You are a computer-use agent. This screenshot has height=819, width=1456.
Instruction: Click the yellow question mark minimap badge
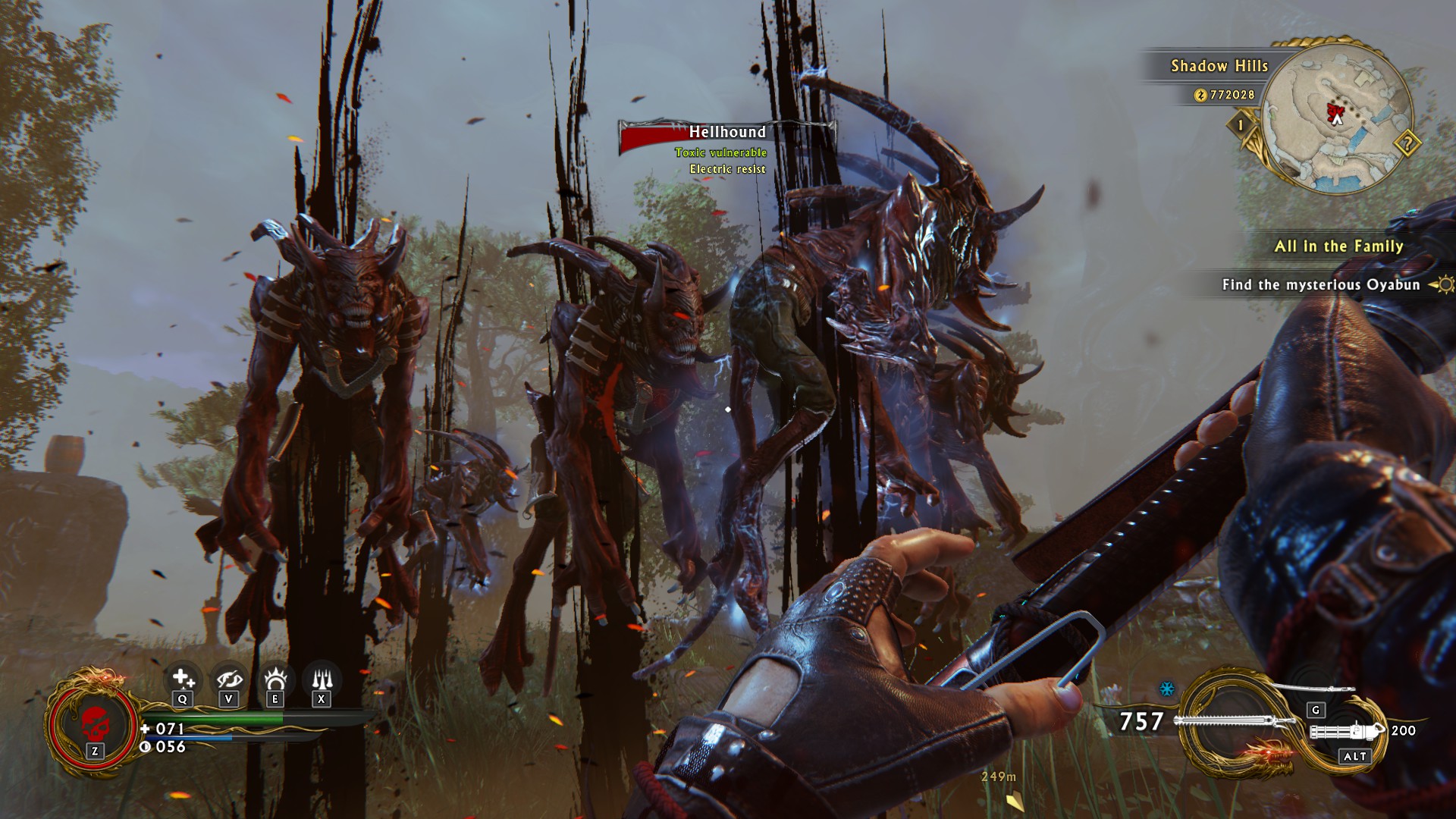click(1407, 143)
